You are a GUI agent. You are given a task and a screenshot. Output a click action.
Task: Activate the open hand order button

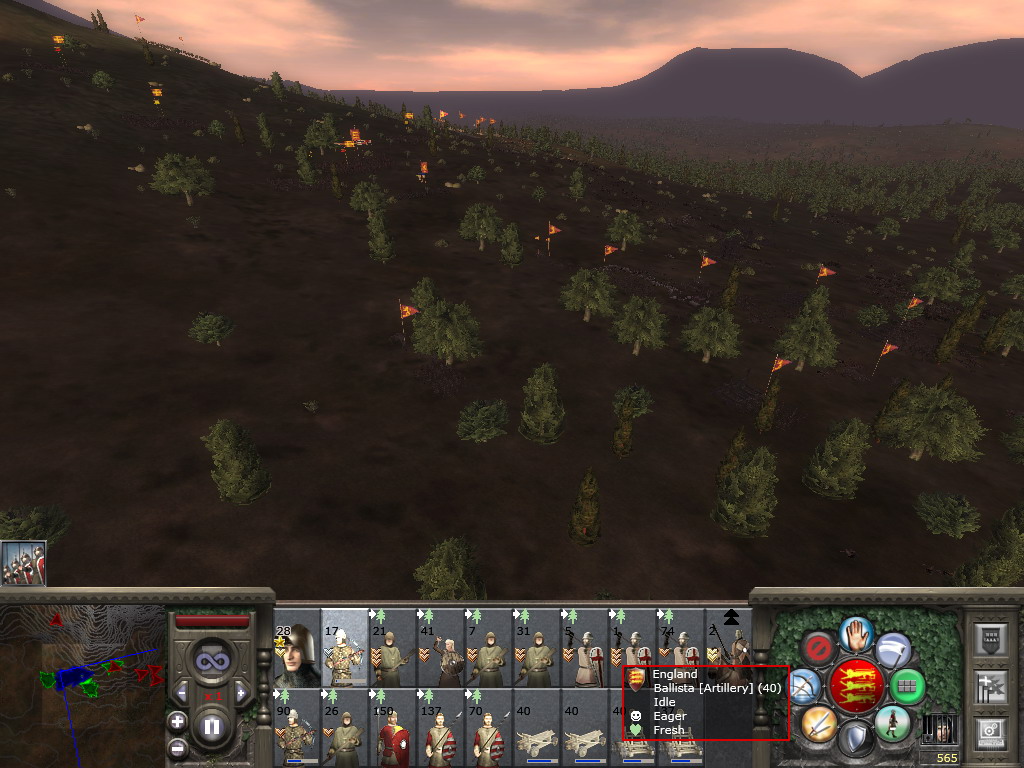857,633
